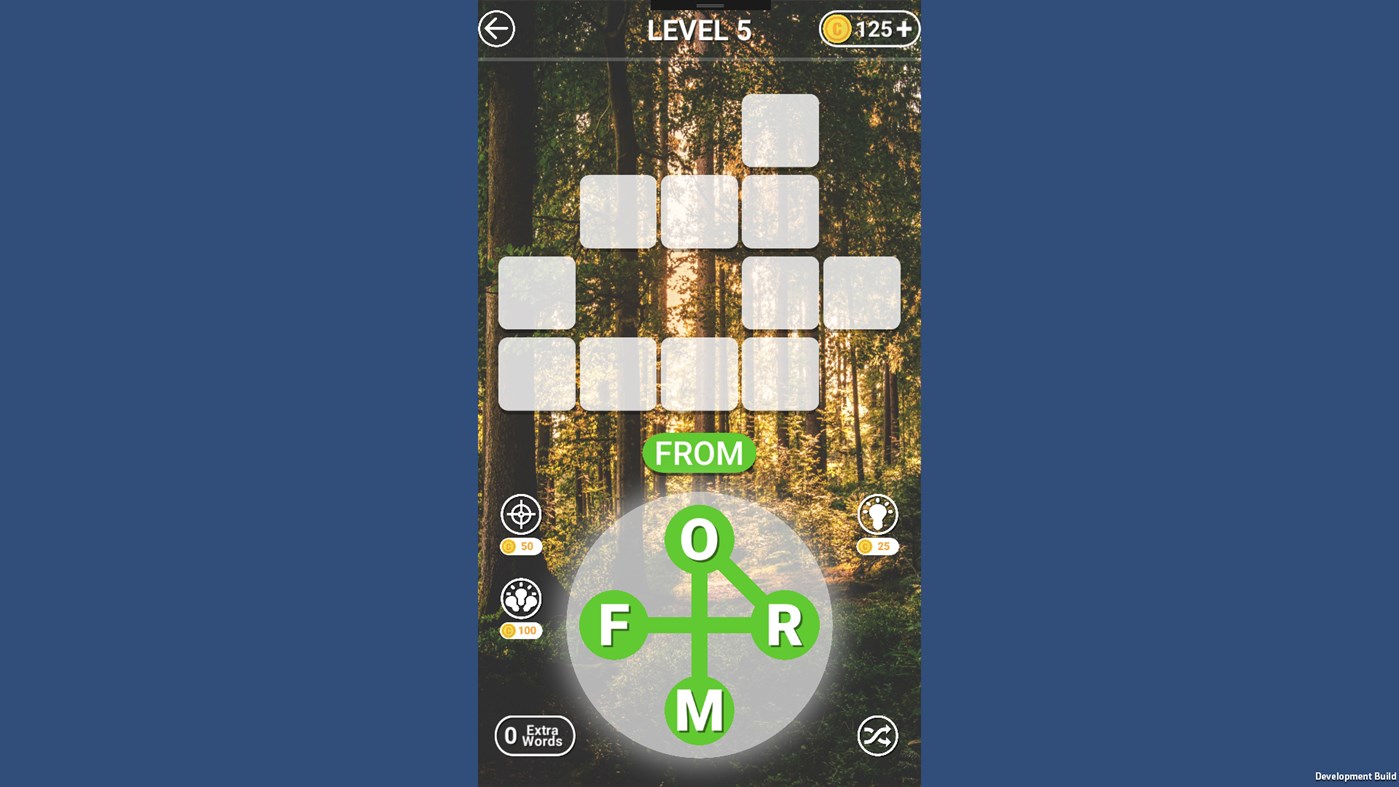Go back using the back arrow icon
This screenshot has height=787, width=1399.
pos(497,28)
